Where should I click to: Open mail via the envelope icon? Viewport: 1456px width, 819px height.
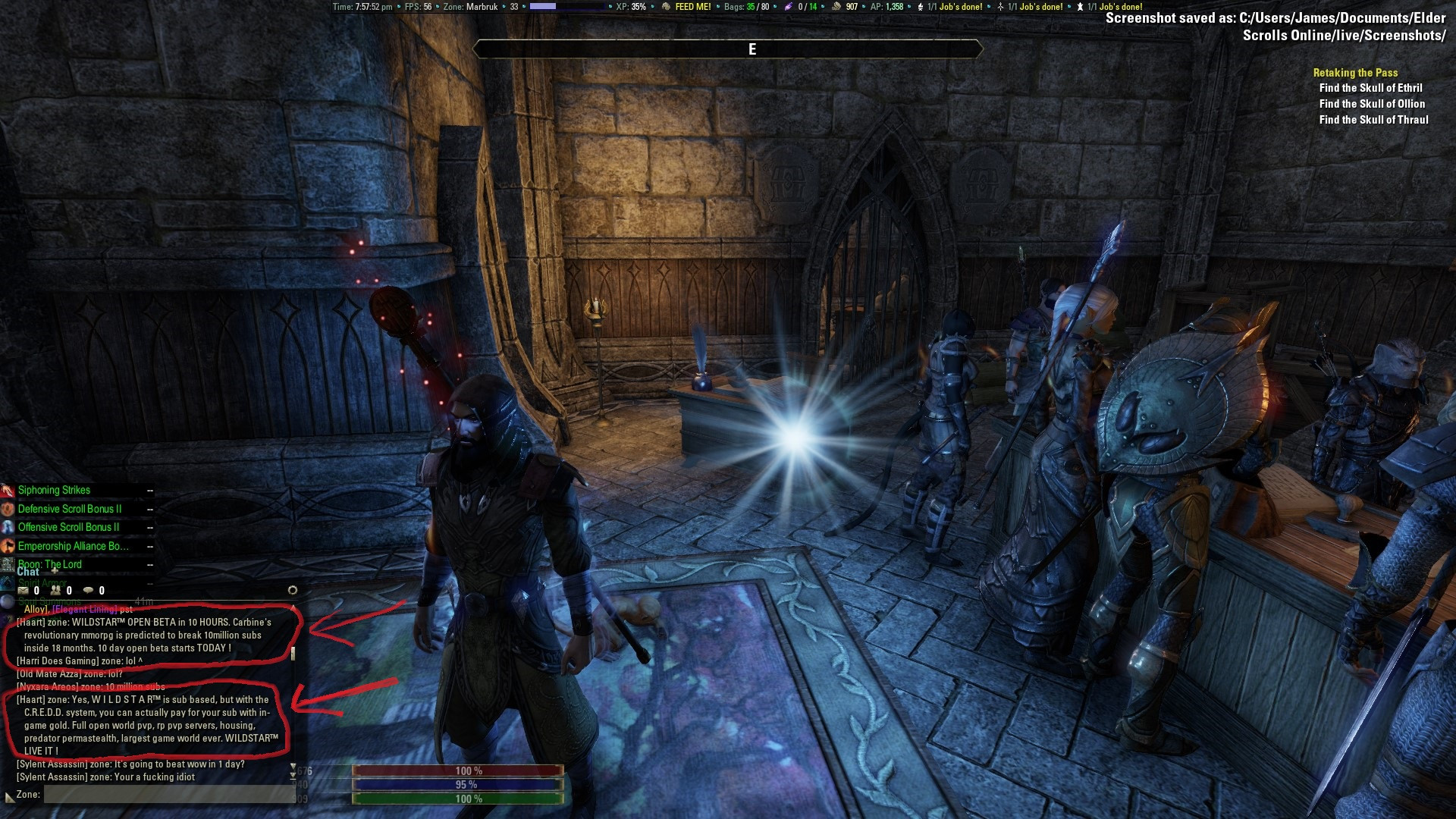[23, 591]
